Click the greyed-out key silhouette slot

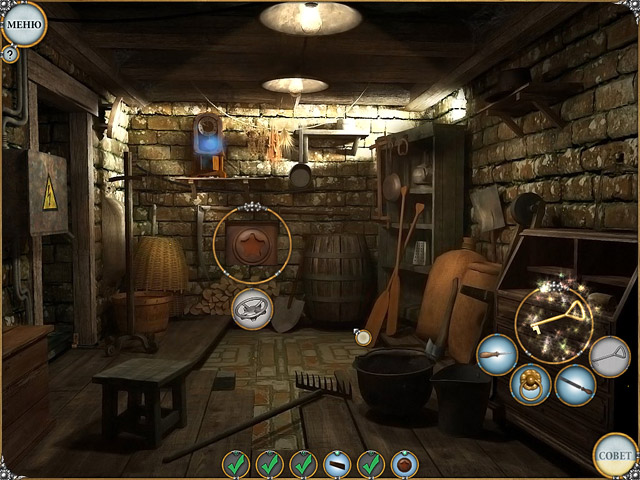tap(609, 356)
